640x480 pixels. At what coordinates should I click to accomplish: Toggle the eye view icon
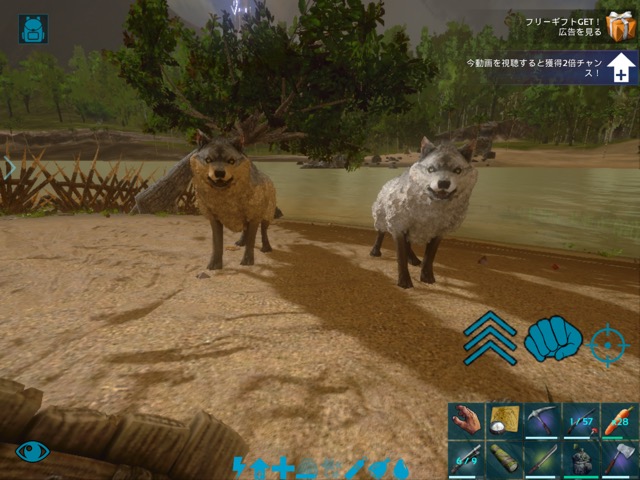point(32,451)
